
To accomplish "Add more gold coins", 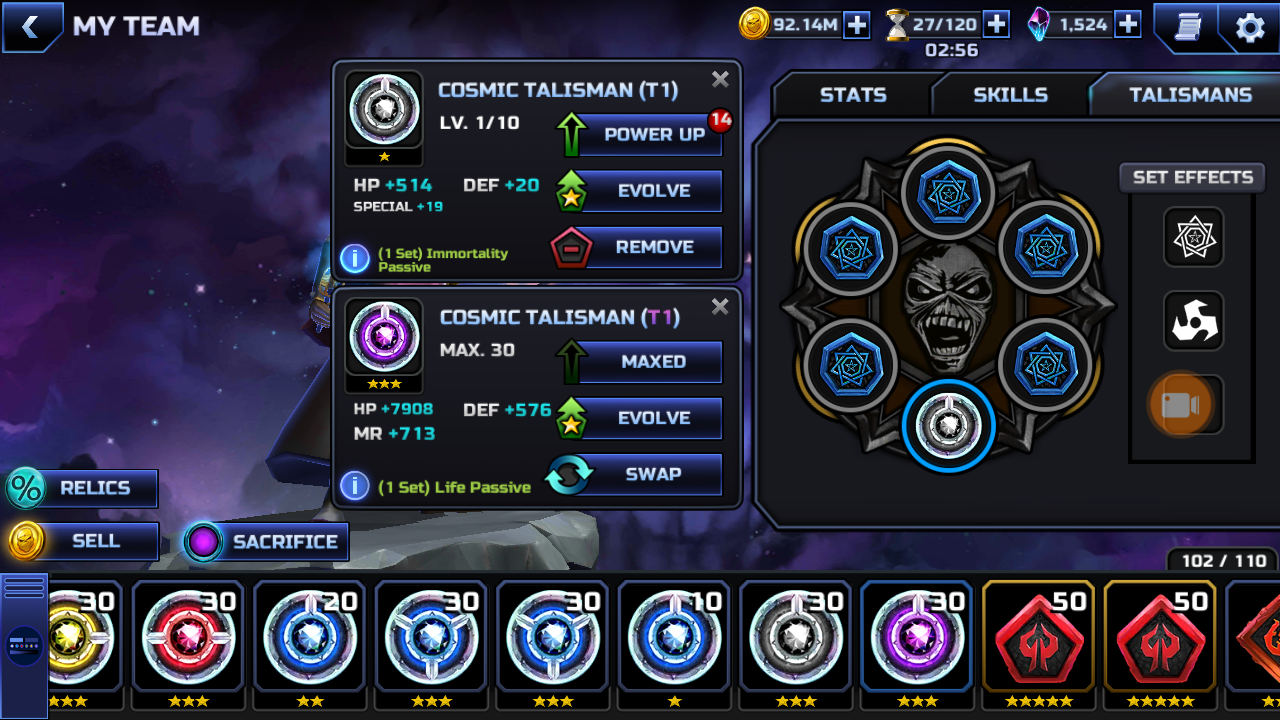I will coord(857,25).
